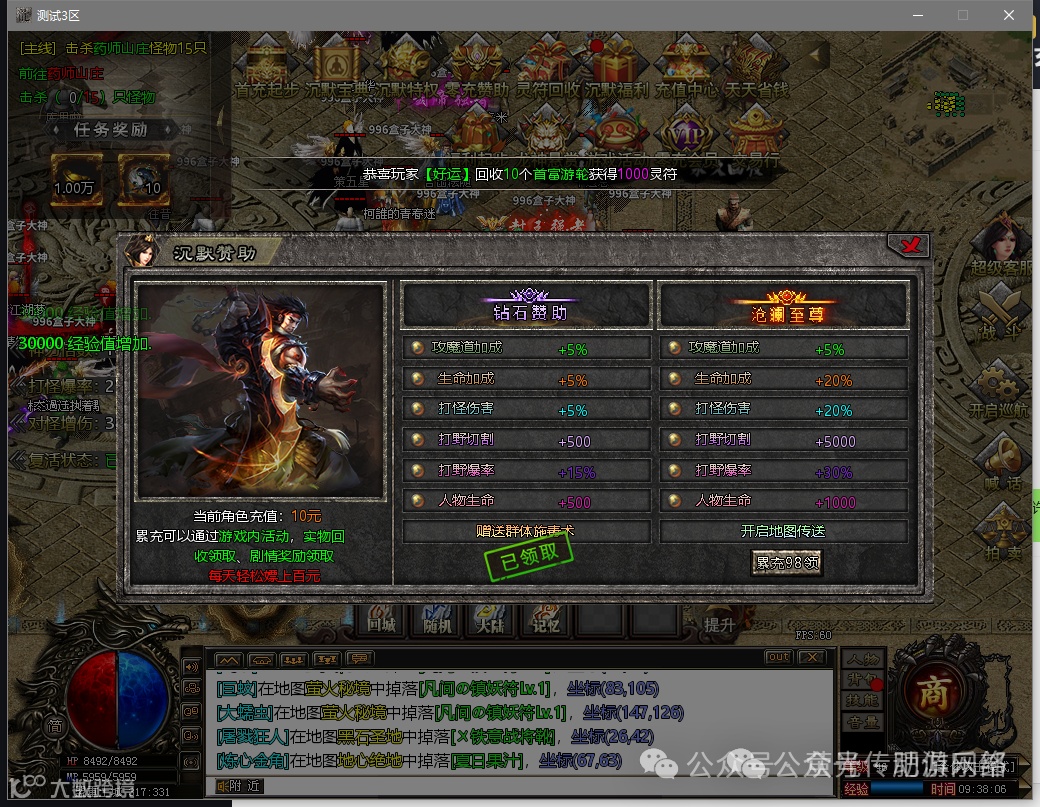This screenshot has height=807, width=1040.
Task: Use the 随机 random teleport slot
Action: [x=436, y=620]
